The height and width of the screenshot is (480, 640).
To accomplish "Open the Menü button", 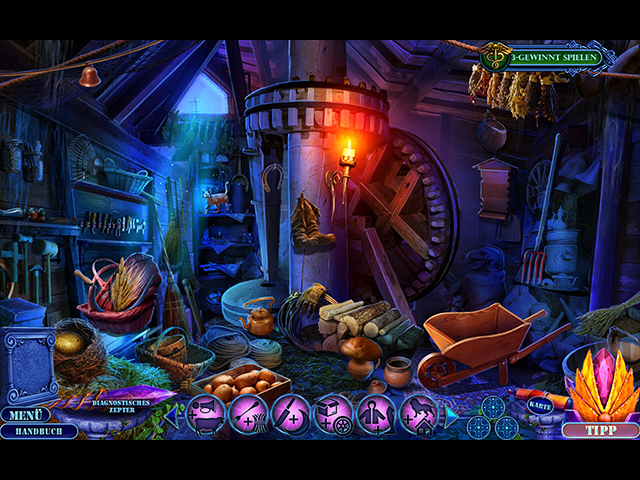I will [24, 414].
